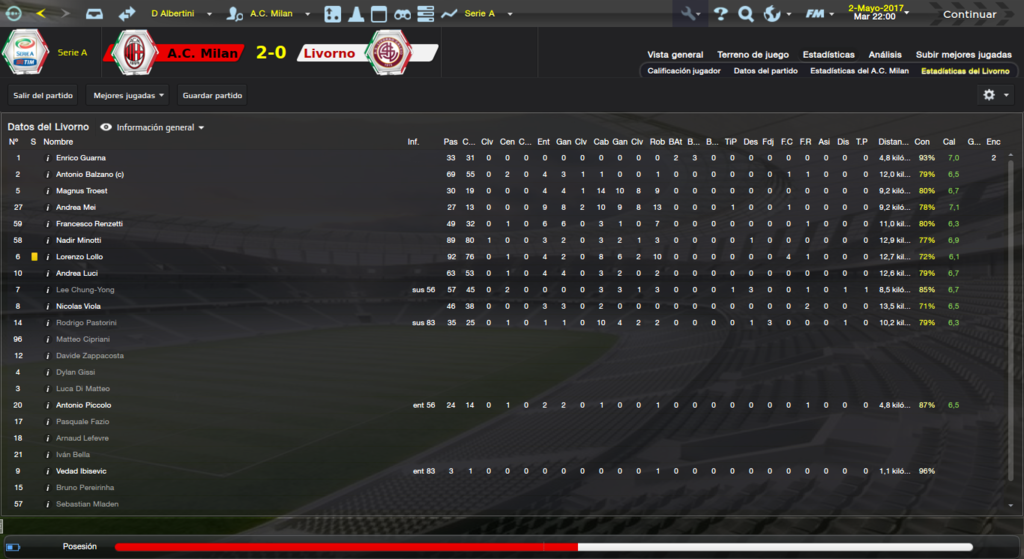1024x559 pixels.
Task: Open the FM main menu
Action: point(821,14)
